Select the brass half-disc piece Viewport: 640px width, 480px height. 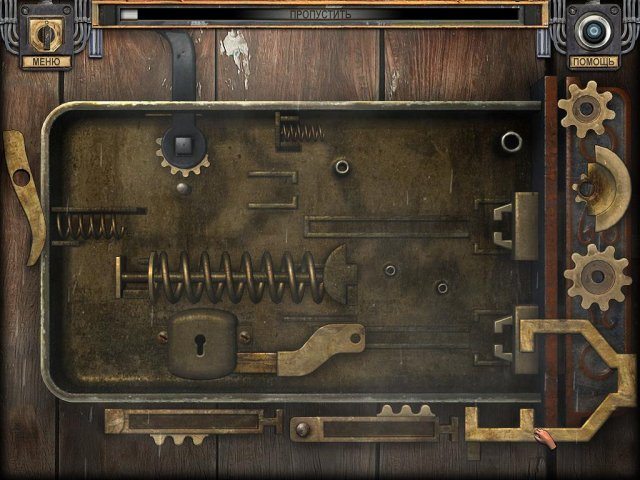607,184
